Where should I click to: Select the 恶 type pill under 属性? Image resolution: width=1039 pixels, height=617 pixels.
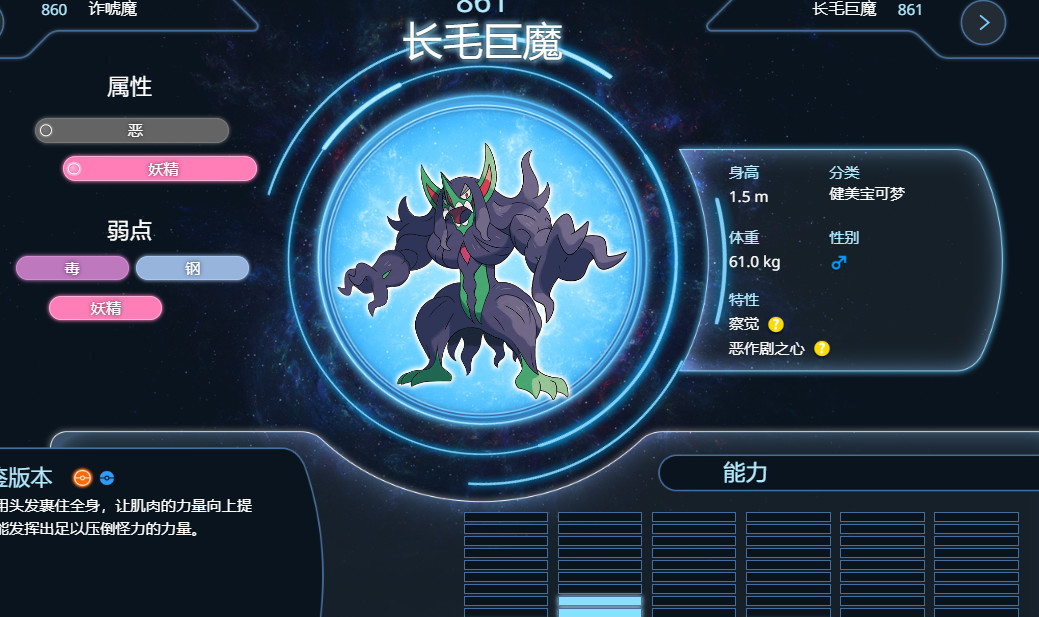(x=132, y=131)
